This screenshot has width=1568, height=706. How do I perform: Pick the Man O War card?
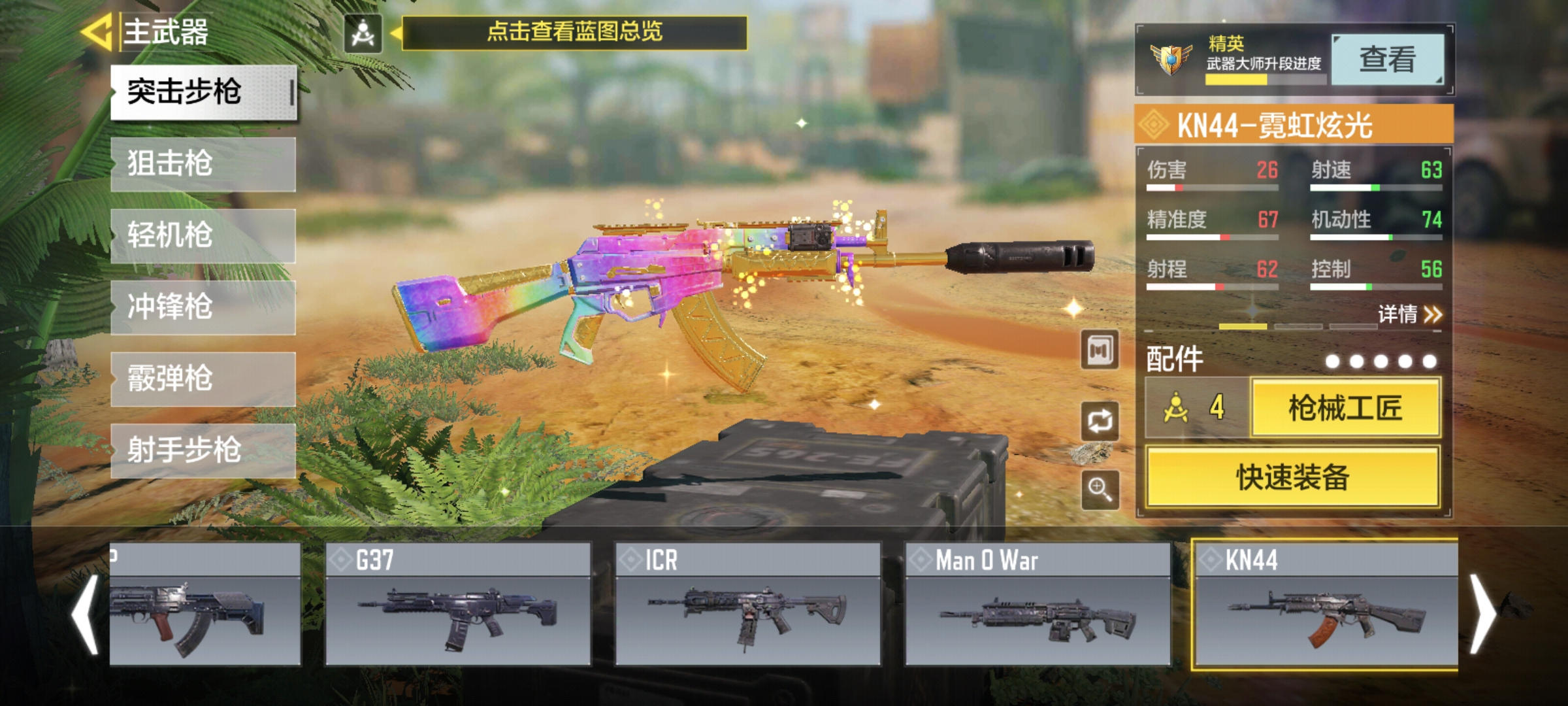(1037, 603)
